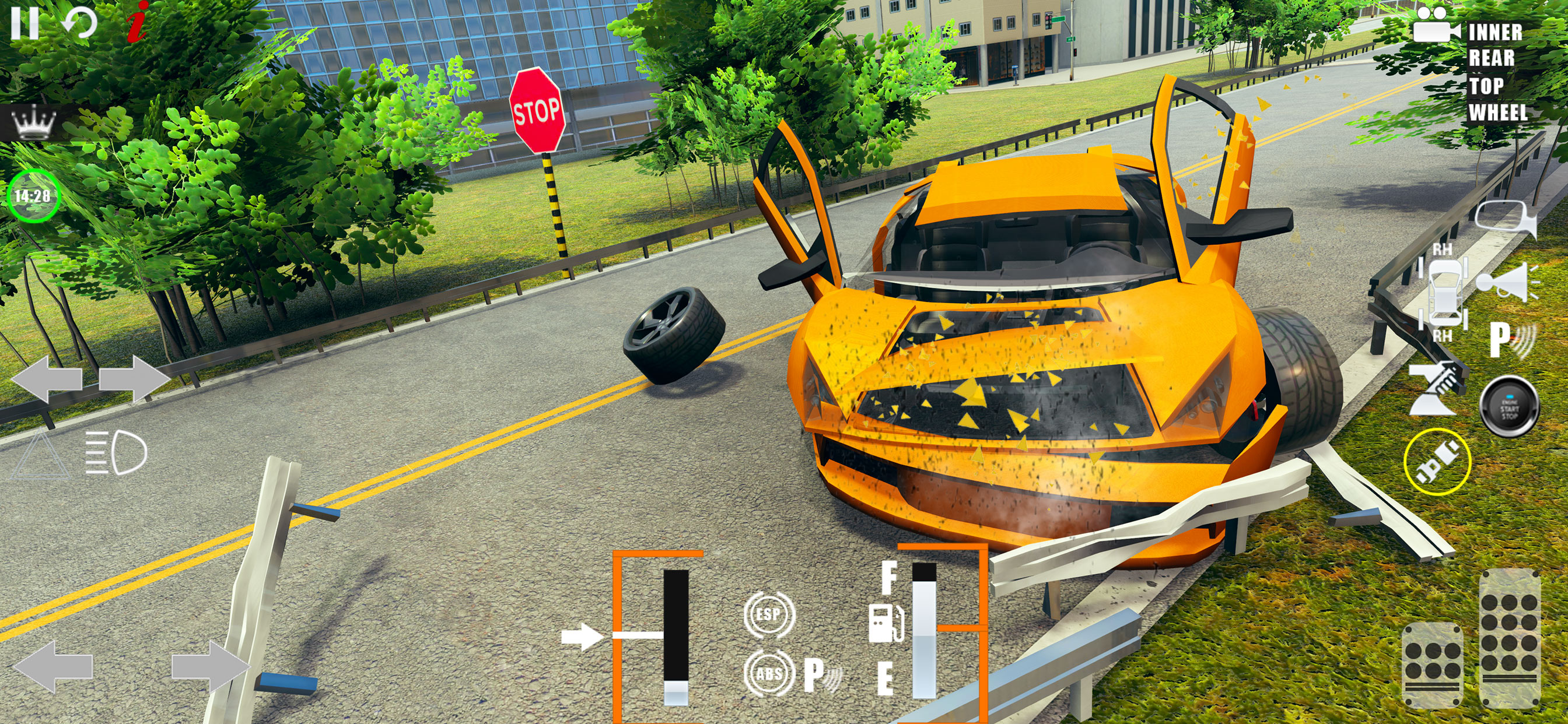
Task: Toggle the parking sensor below the horn
Action: point(1511,339)
